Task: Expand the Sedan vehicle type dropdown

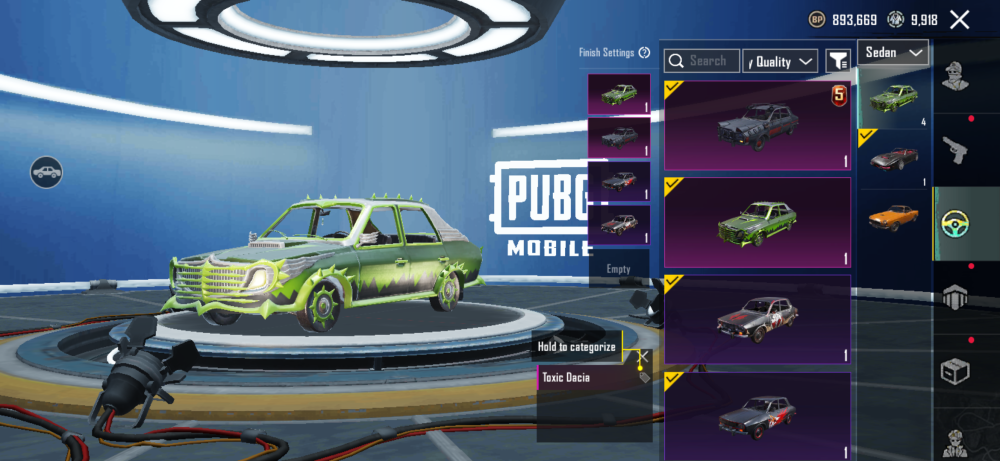Action: [x=893, y=52]
